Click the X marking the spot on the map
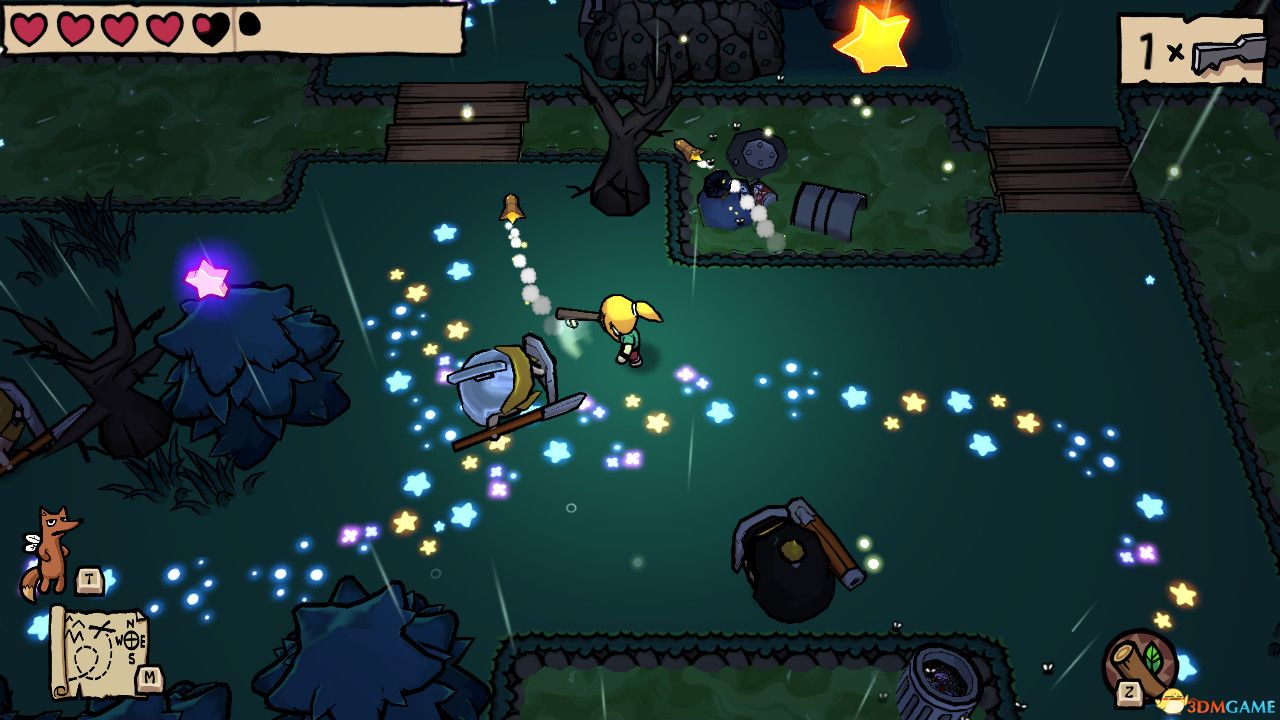The height and width of the screenshot is (720, 1280). [x=100, y=628]
